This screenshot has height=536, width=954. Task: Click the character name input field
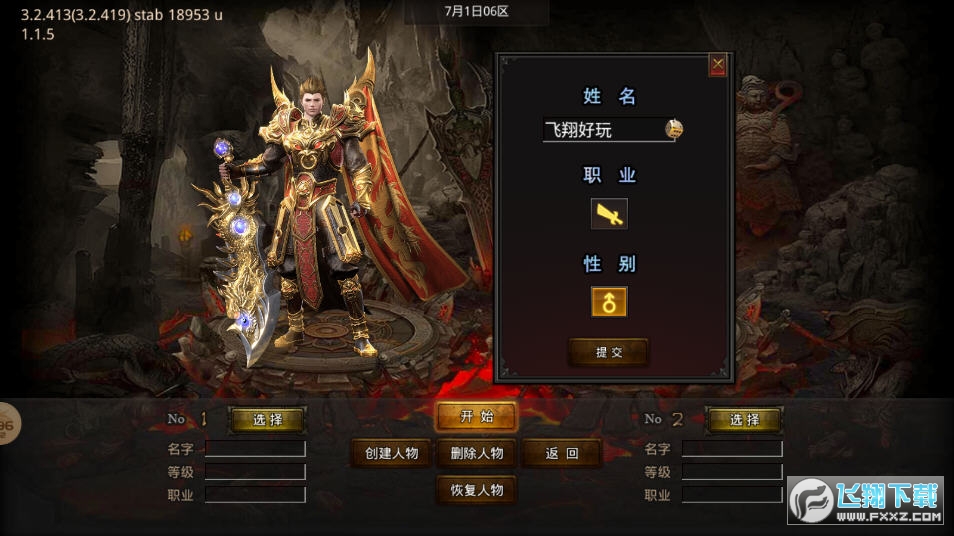(603, 130)
